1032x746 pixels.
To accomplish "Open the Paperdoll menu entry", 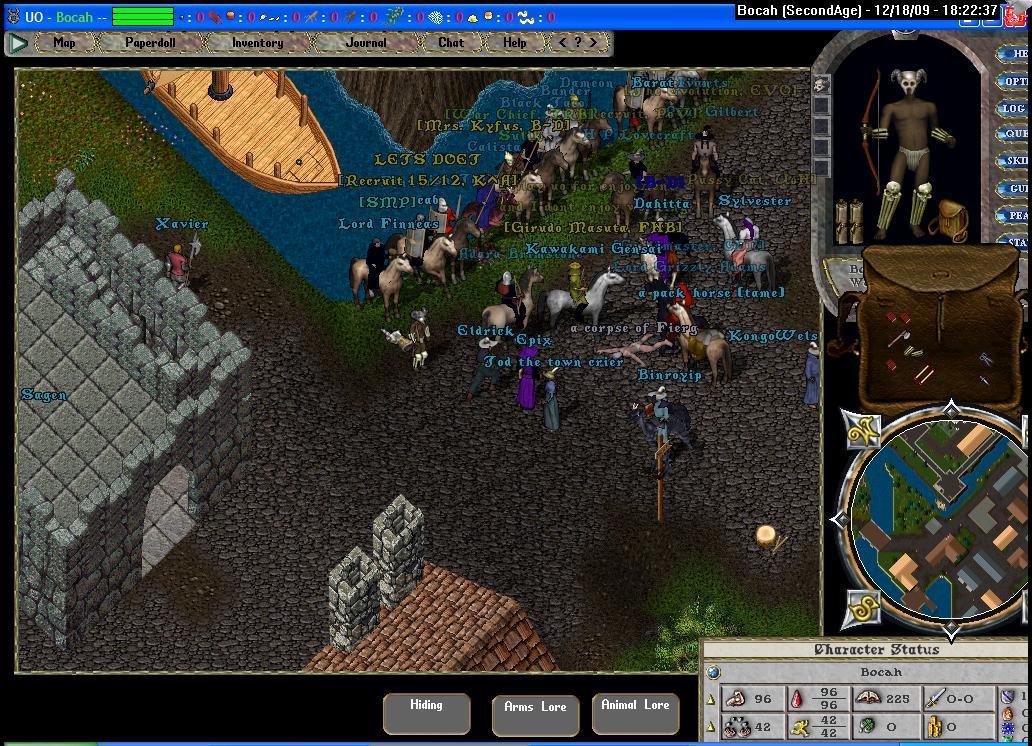I will 149,43.
